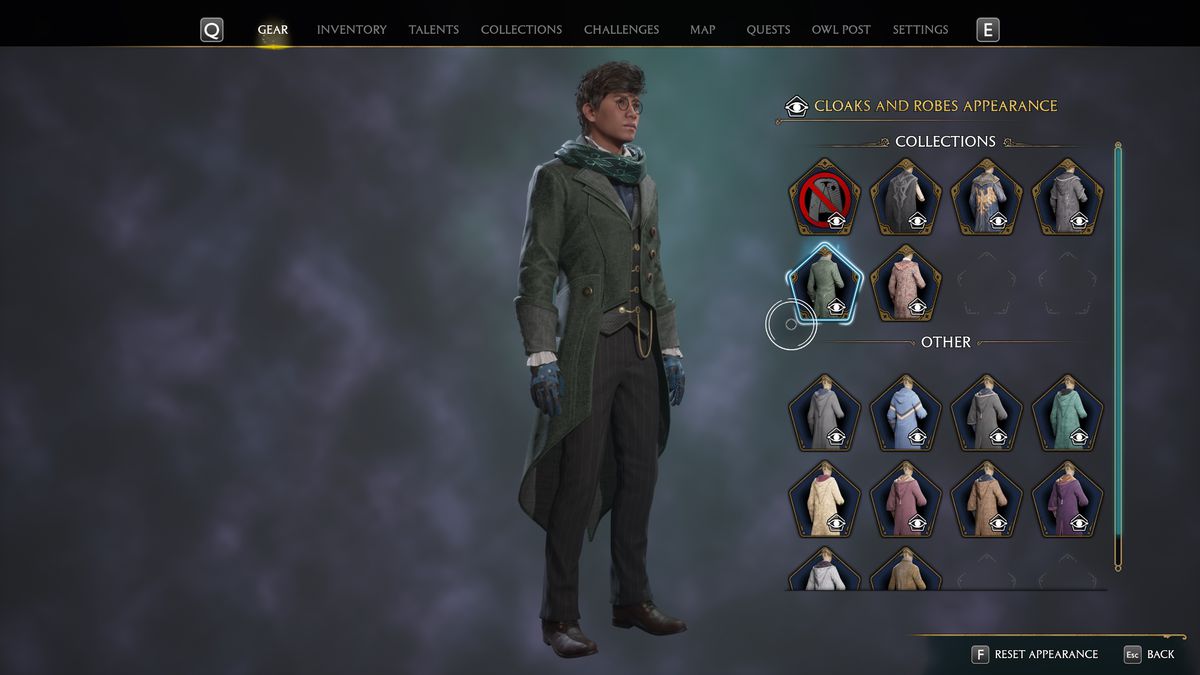Switch to the Inventory tab
This screenshot has width=1200, height=675.
(x=351, y=30)
